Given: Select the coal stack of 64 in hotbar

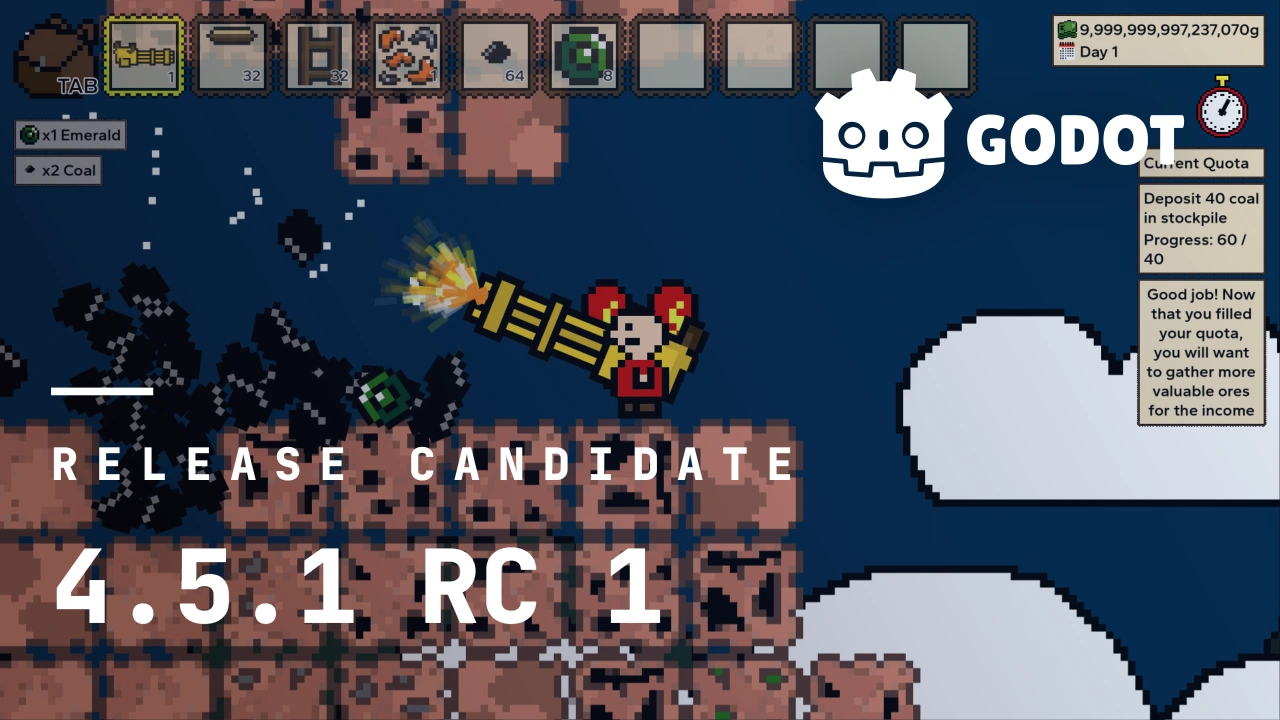Looking at the screenshot, I should pyautogui.click(x=495, y=55).
